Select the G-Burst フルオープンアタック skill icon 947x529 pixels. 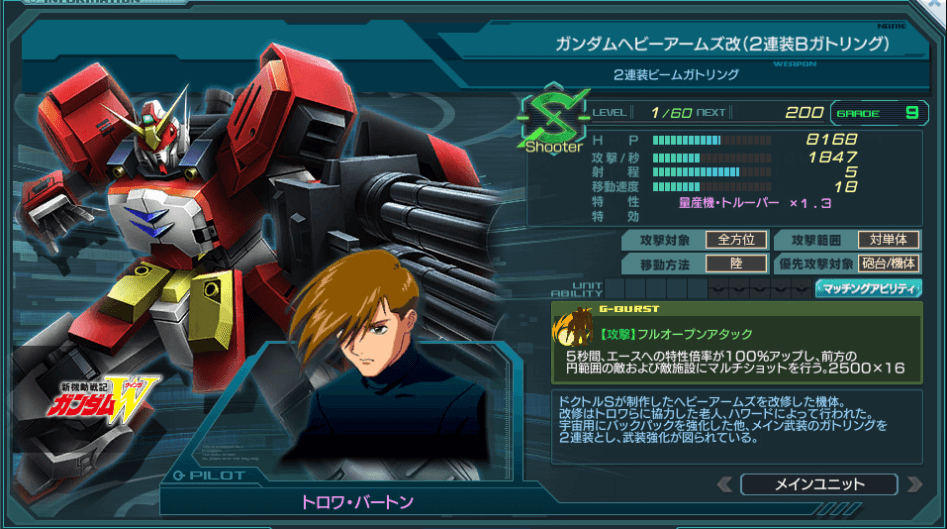tap(576, 328)
